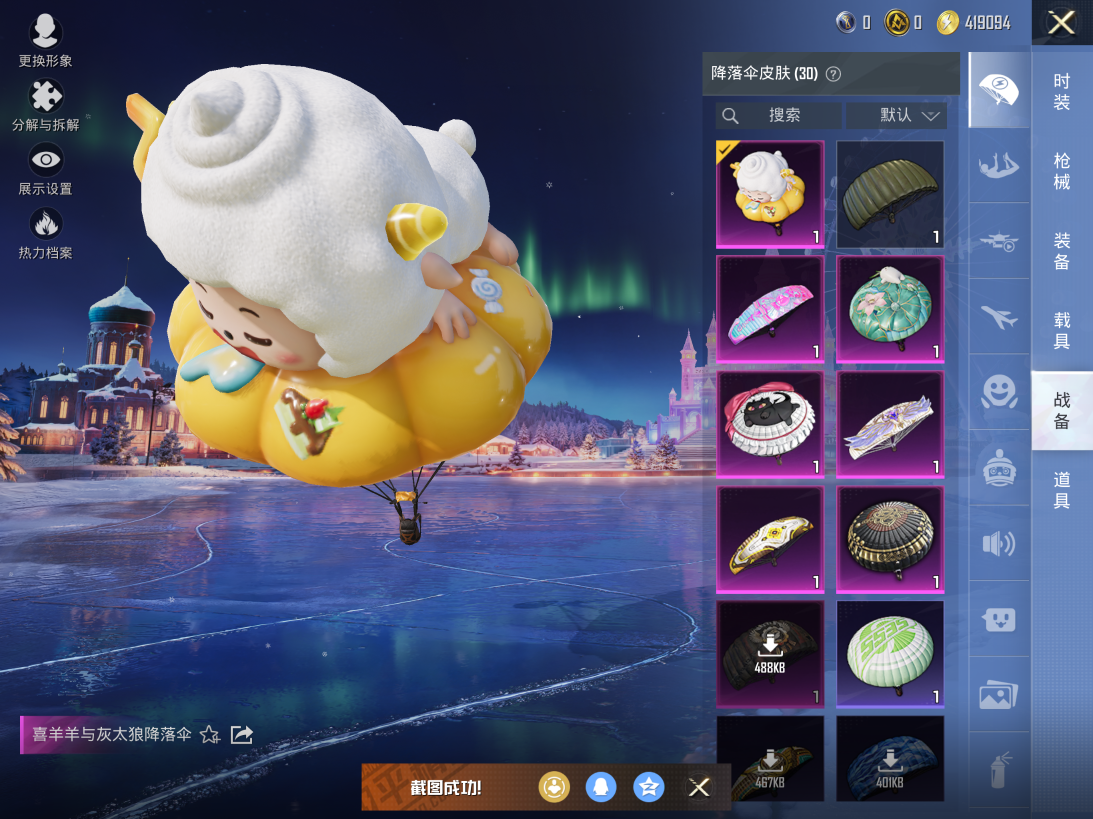Image resolution: width=1093 pixels, height=819 pixels.
Task: Choose the pink and blue parachute skin
Action: click(770, 309)
